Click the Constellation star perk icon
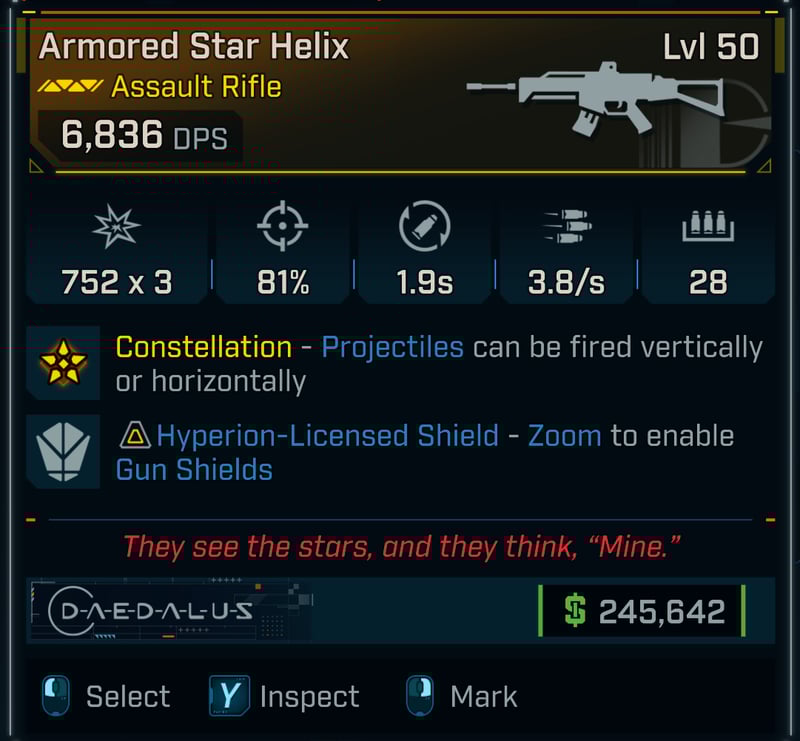This screenshot has width=800, height=741. tap(63, 362)
